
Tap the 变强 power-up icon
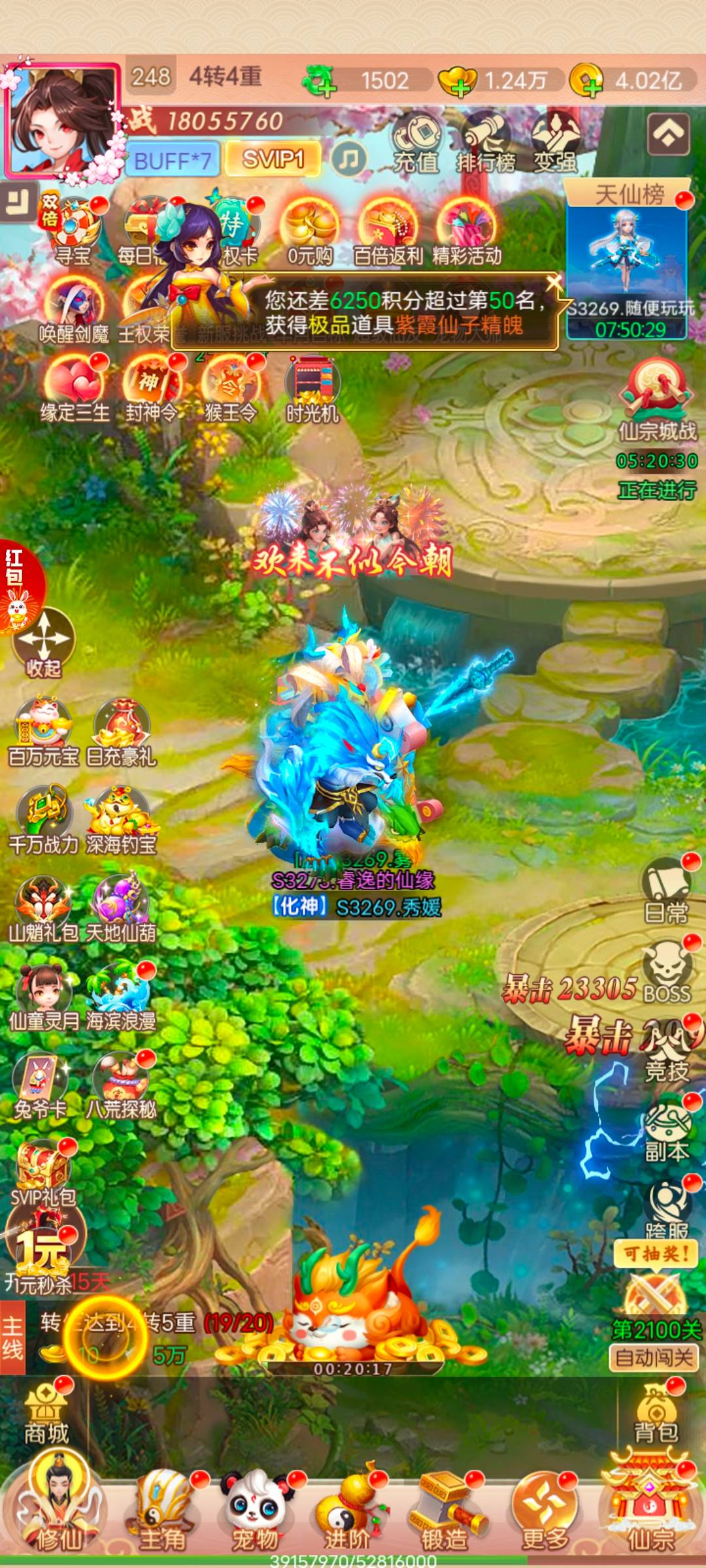tap(555, 144)
